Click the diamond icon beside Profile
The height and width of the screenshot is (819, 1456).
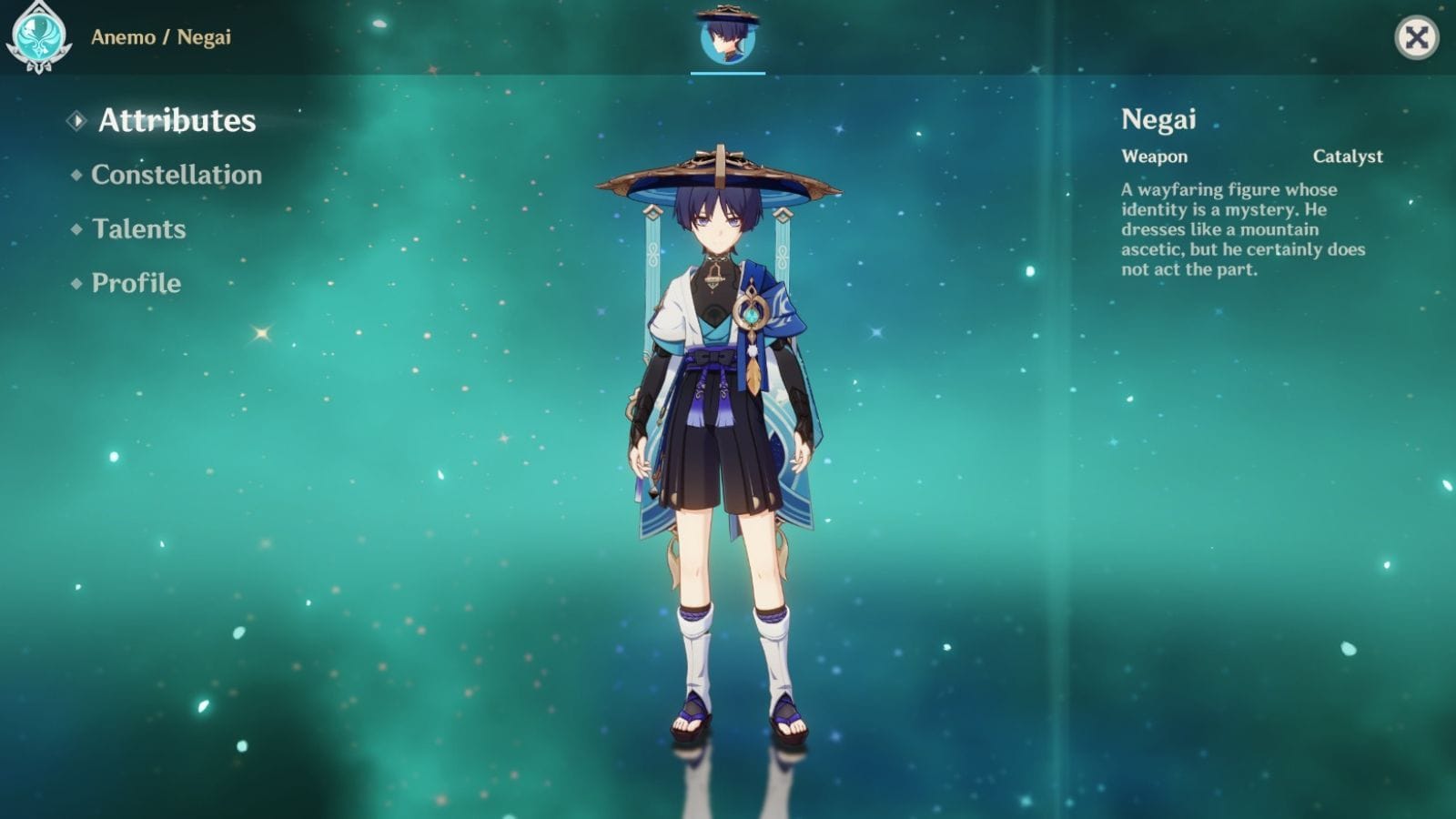pos(76,284)
